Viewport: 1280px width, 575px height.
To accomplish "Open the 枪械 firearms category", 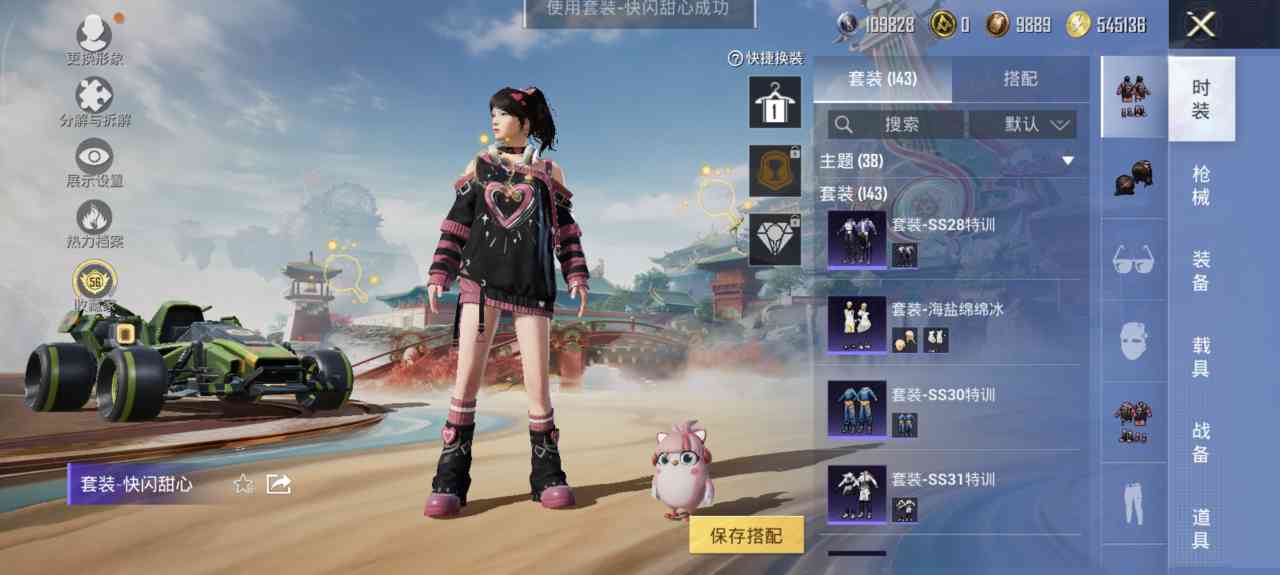I will (x=1201, y=185).
